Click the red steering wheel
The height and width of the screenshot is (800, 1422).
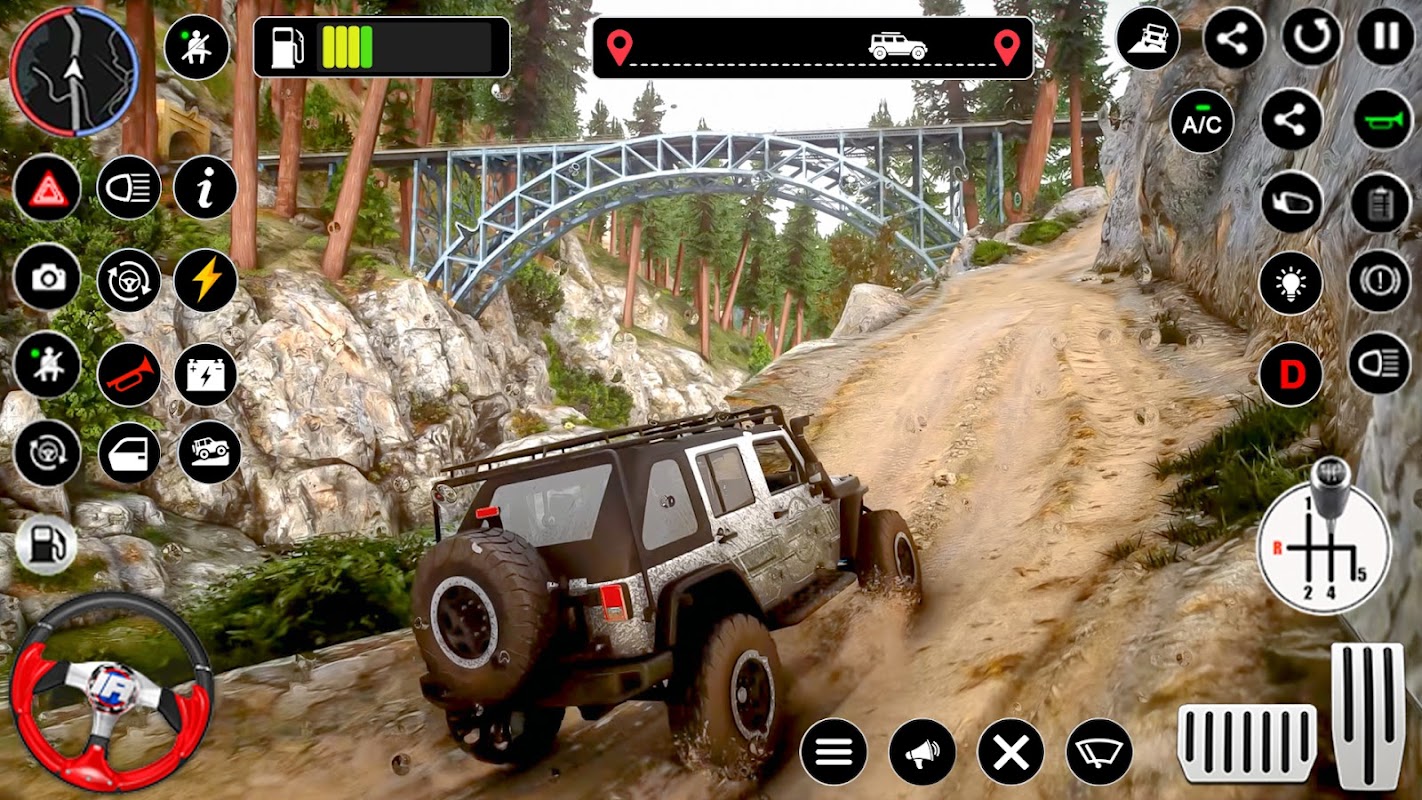[111, 688]
